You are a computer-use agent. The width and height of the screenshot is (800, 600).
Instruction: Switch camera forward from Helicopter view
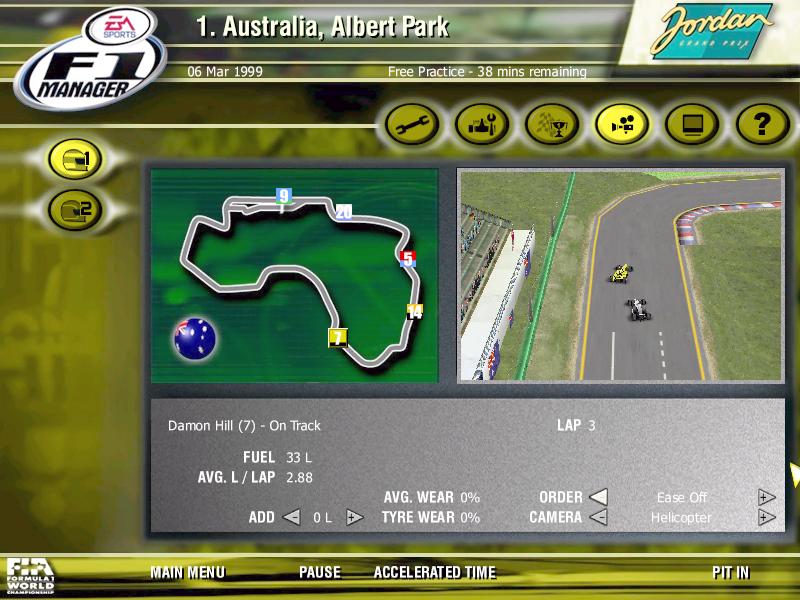766,517
